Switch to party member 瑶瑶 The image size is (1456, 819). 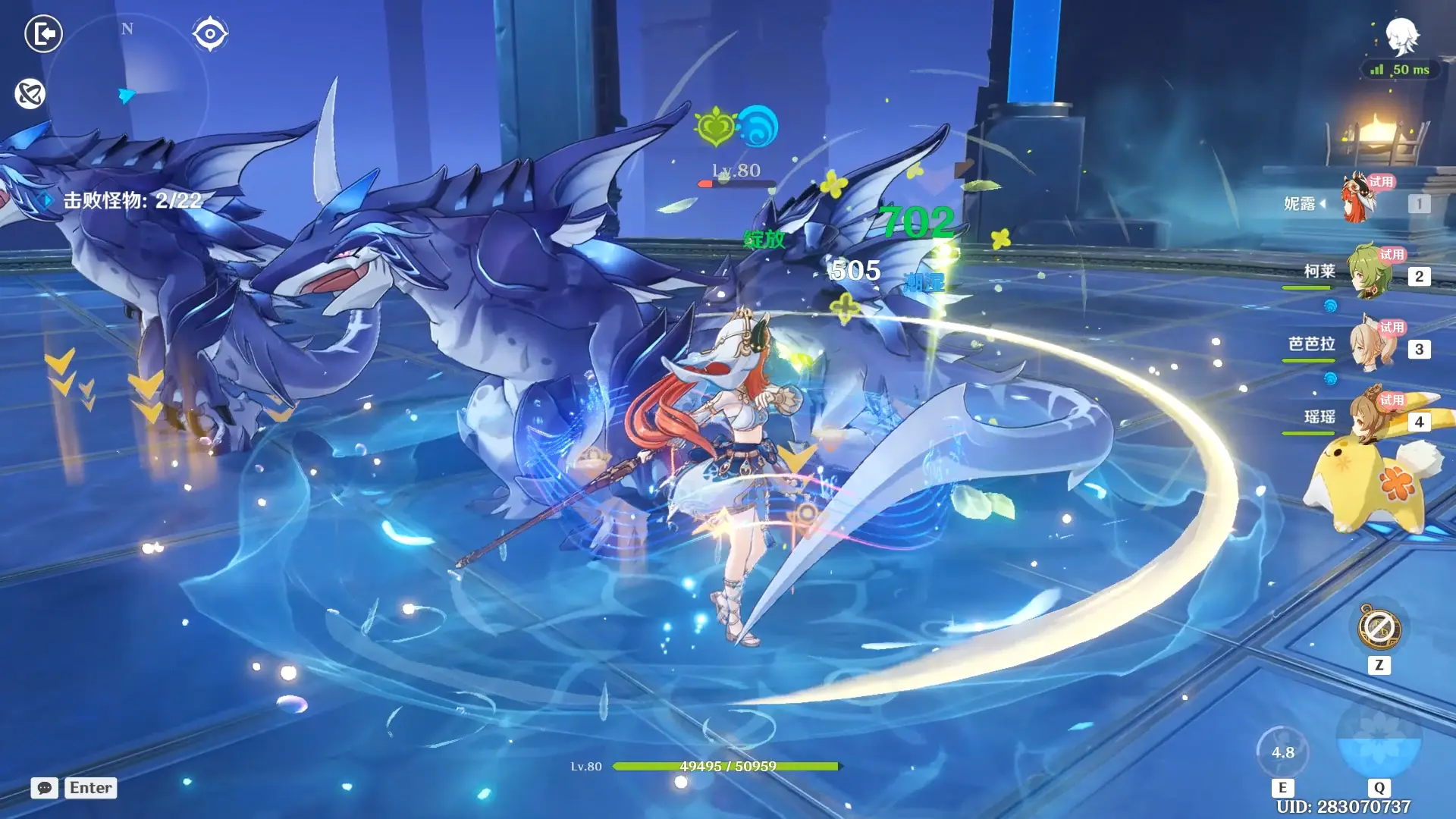coord(1370,418)
